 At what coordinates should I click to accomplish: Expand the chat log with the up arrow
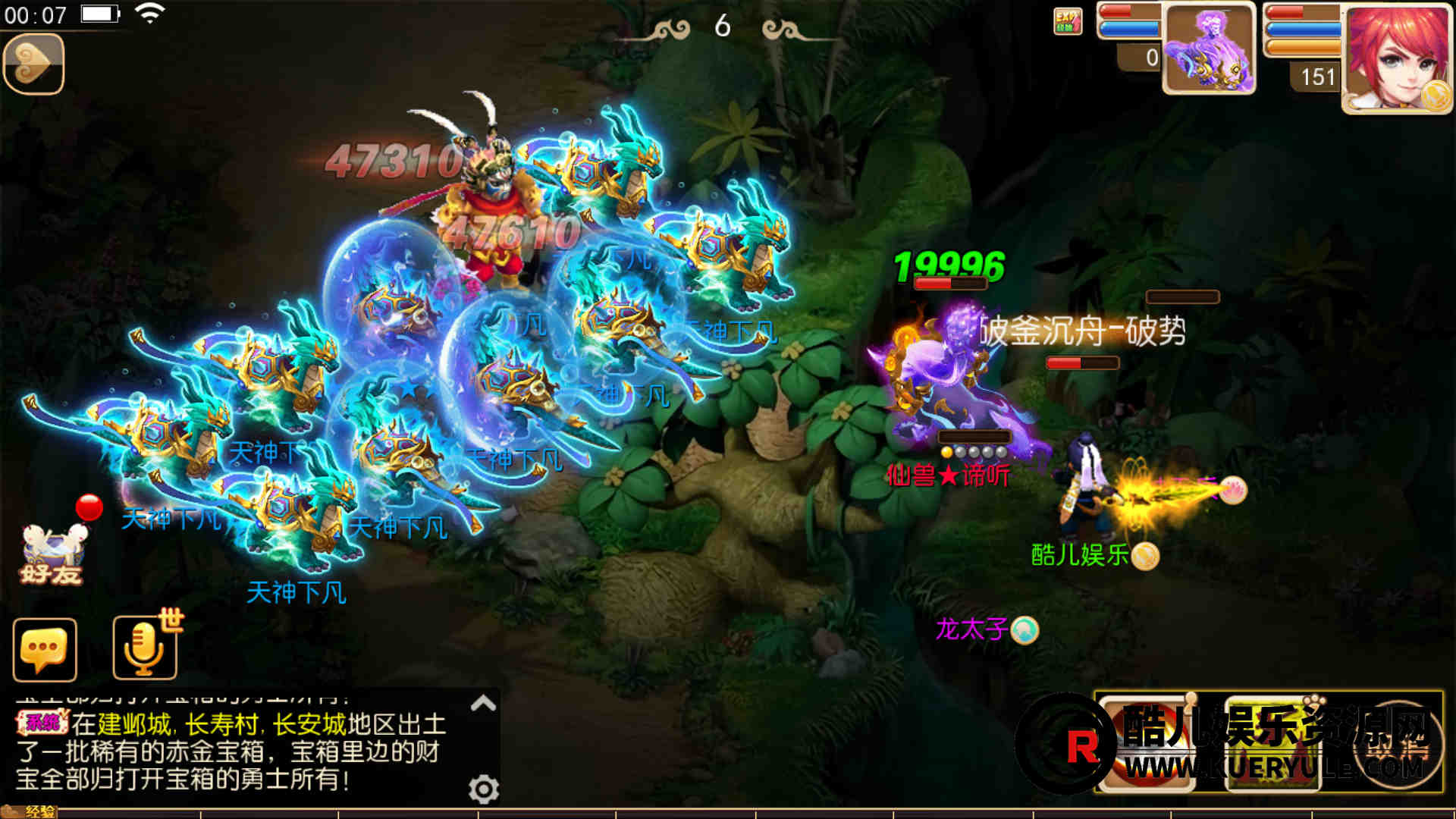coord(483,704)
